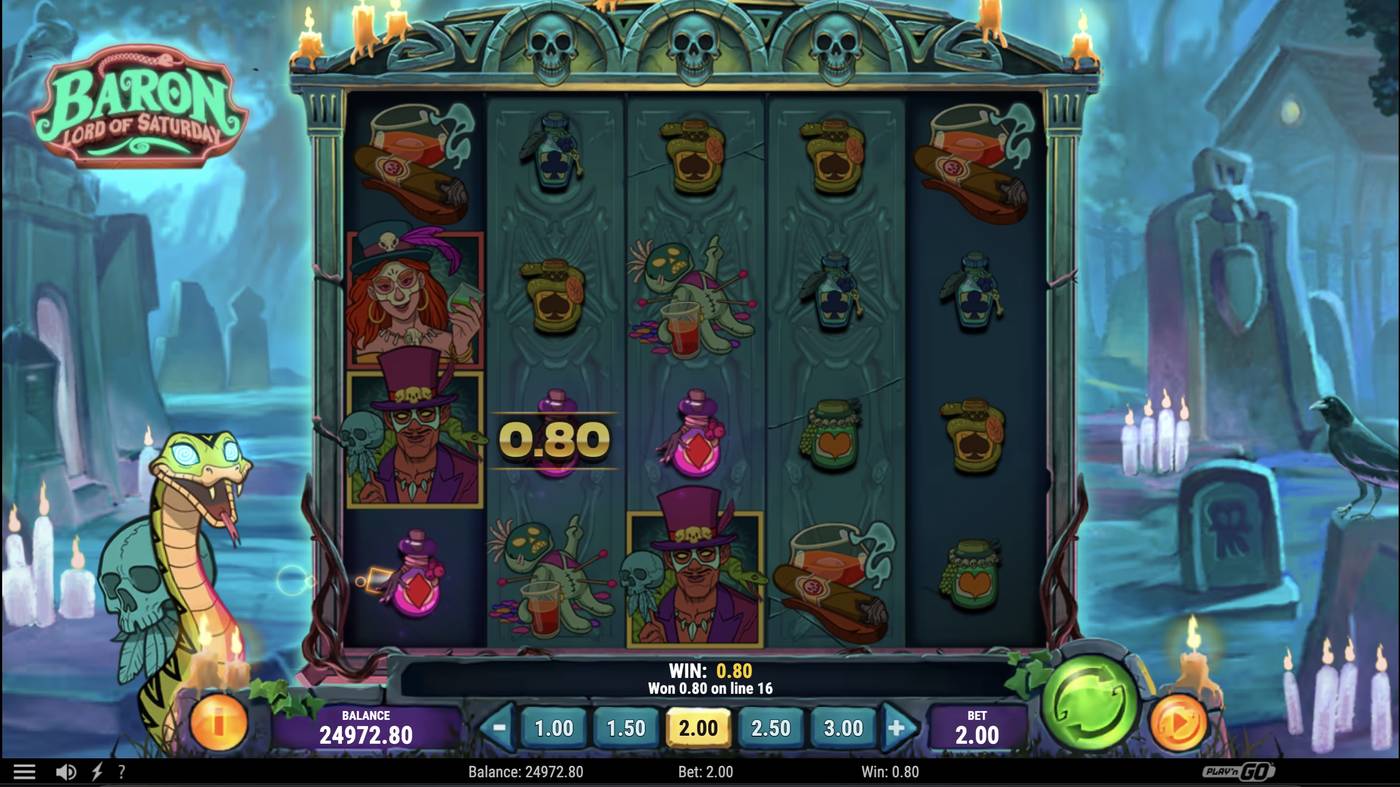Open the game menu via hamburger icon

(24, 770)
